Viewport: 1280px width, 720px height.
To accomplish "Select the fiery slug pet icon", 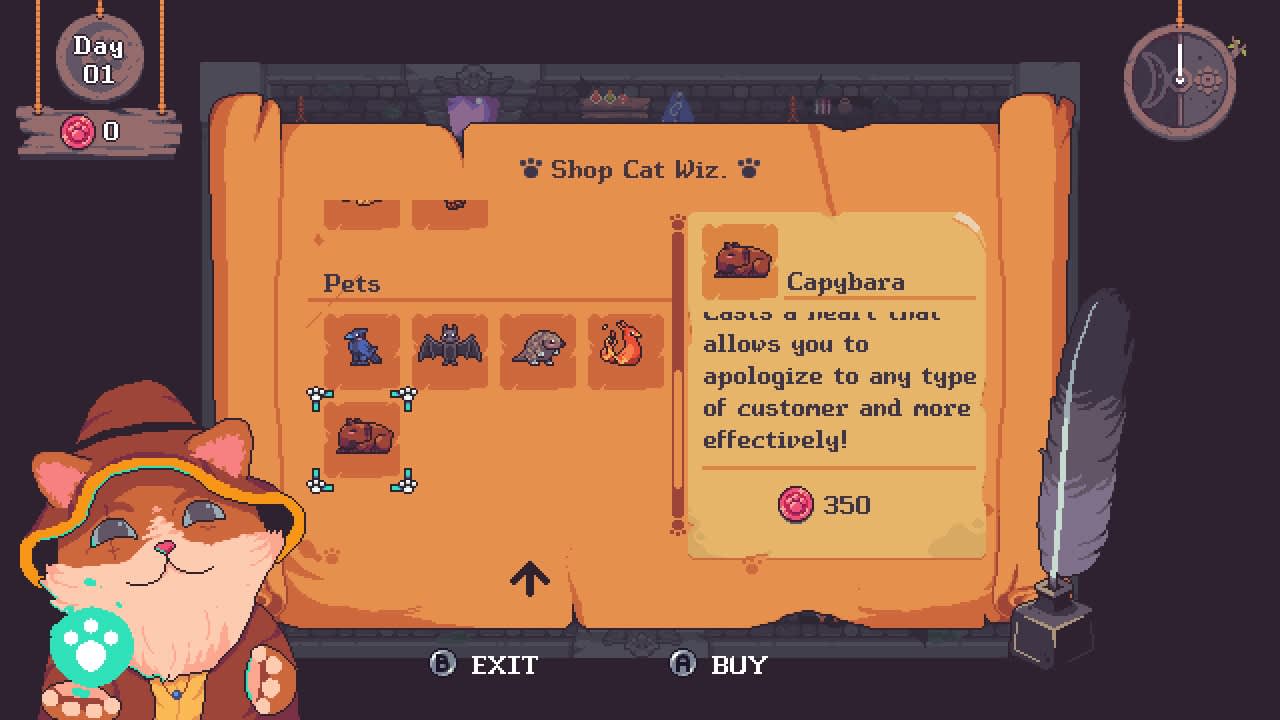I will pyautogui.click(x=625, y=349).
